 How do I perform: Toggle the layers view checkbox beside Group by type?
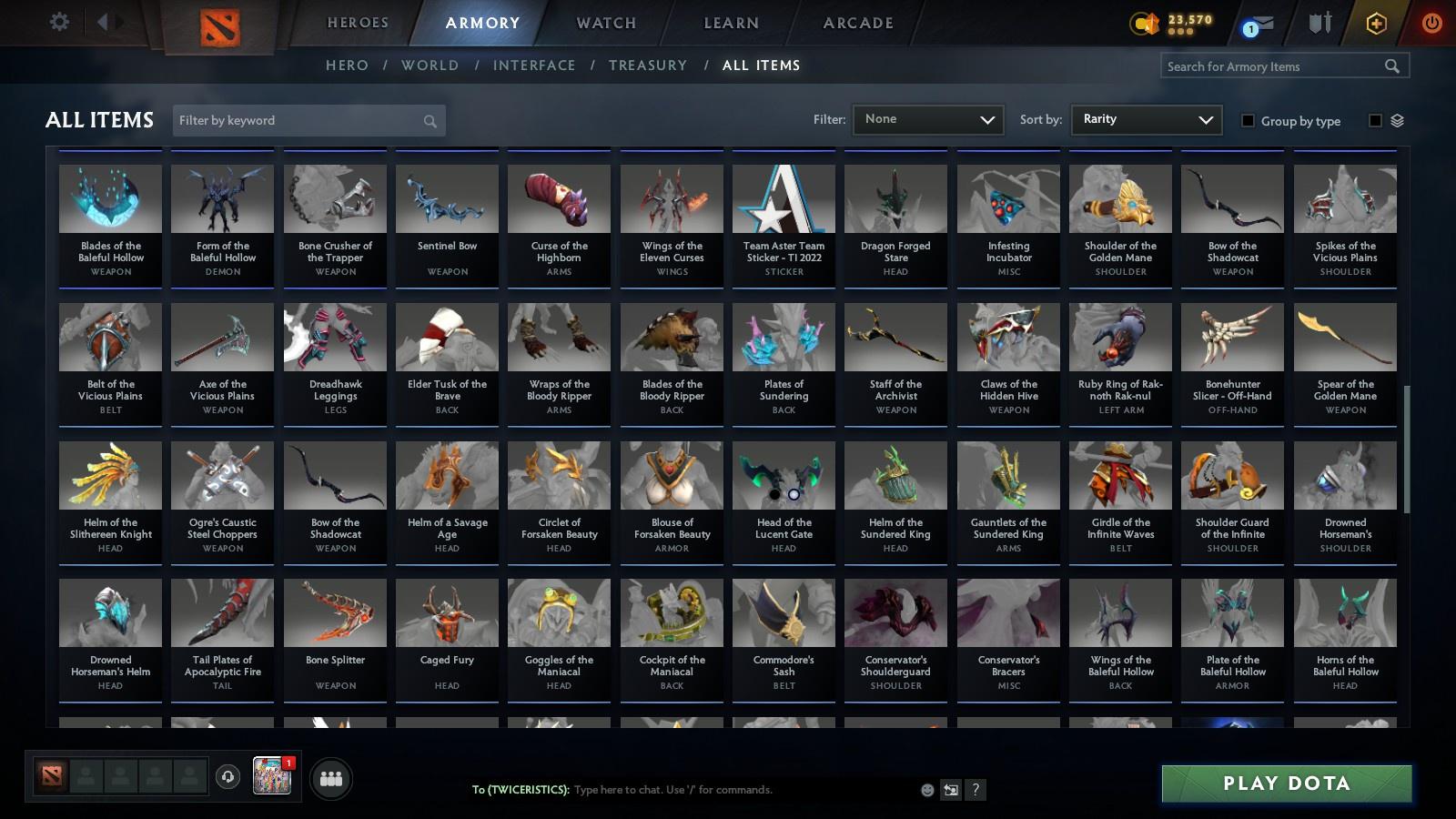[1377, 120]
